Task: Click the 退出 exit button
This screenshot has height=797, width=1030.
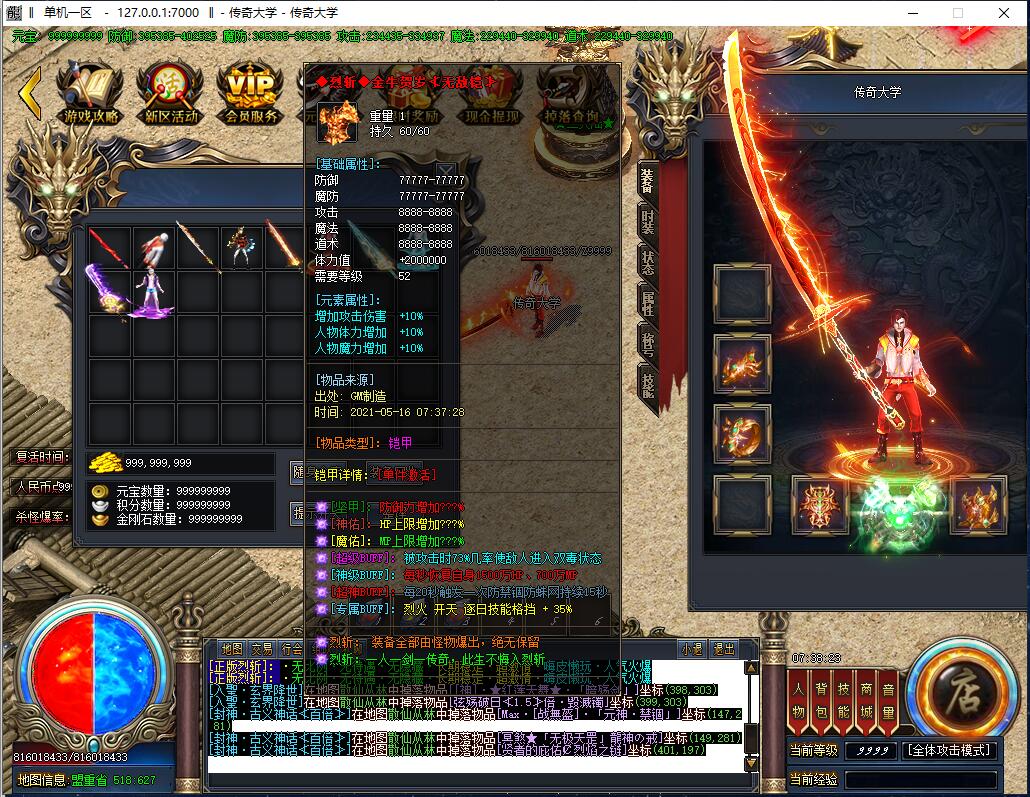Action: (x=723, y=649)
